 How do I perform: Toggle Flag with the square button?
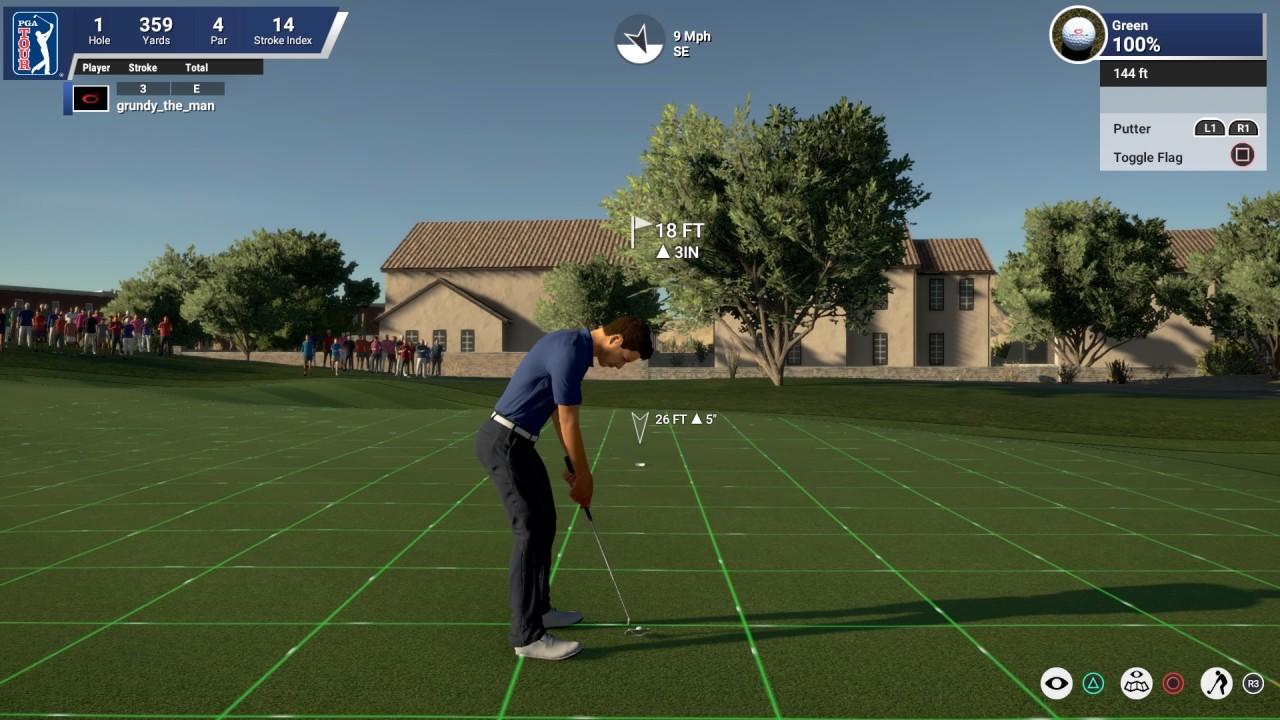click(x=1240, y=155)
